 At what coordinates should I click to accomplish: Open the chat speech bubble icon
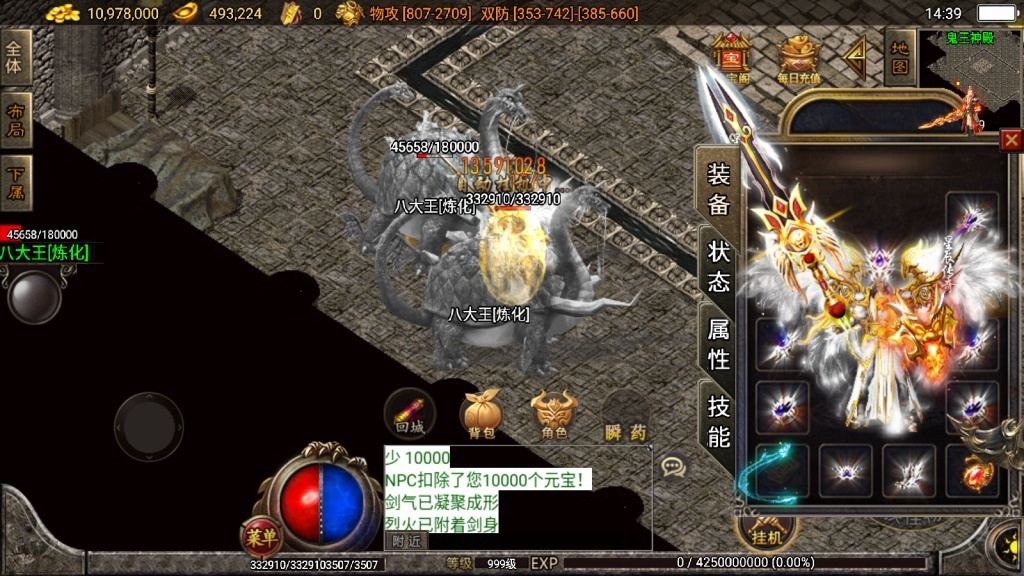673,467
